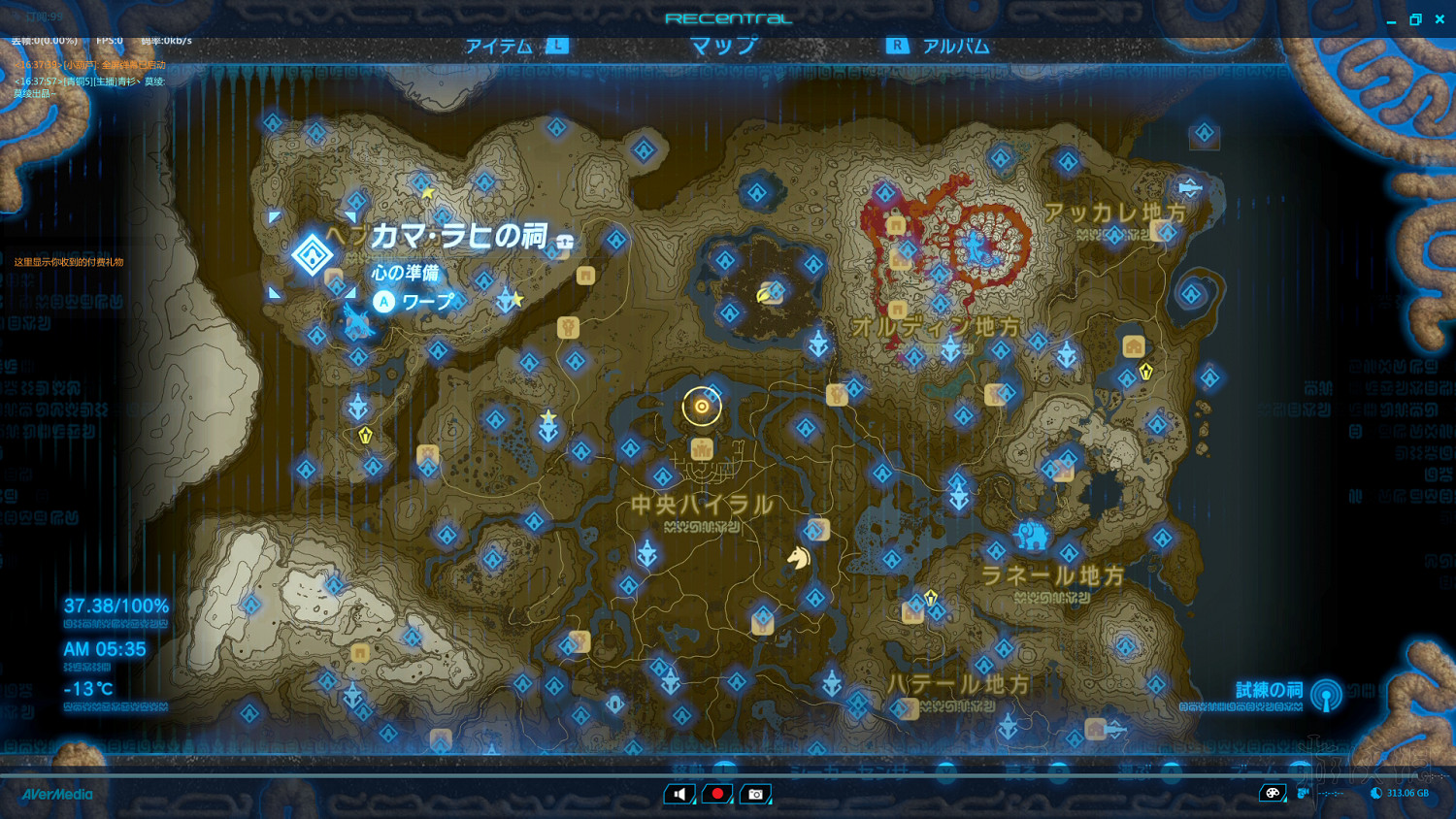Expand the palette button corner dropdown
Image resolution: width=1456 pixels, height=819 pixels.
1283,800
